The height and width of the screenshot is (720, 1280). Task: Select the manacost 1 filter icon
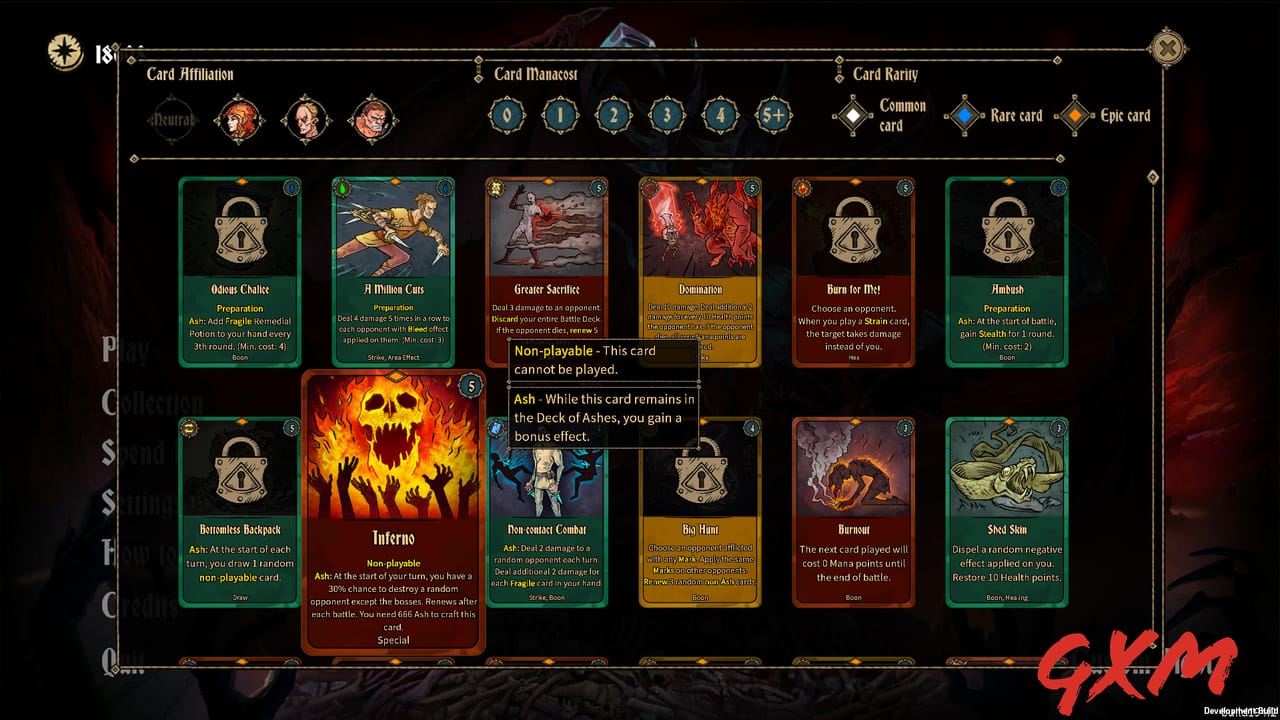[559, 115]
